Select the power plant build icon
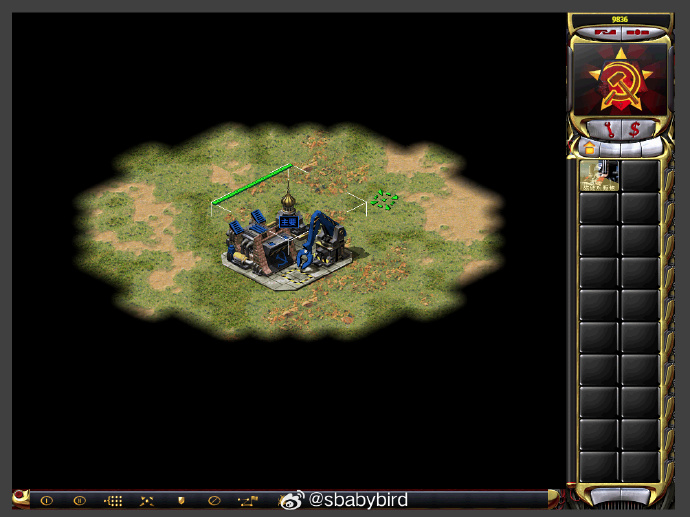Viewport: 690px width, 517px height. [599, 175]
